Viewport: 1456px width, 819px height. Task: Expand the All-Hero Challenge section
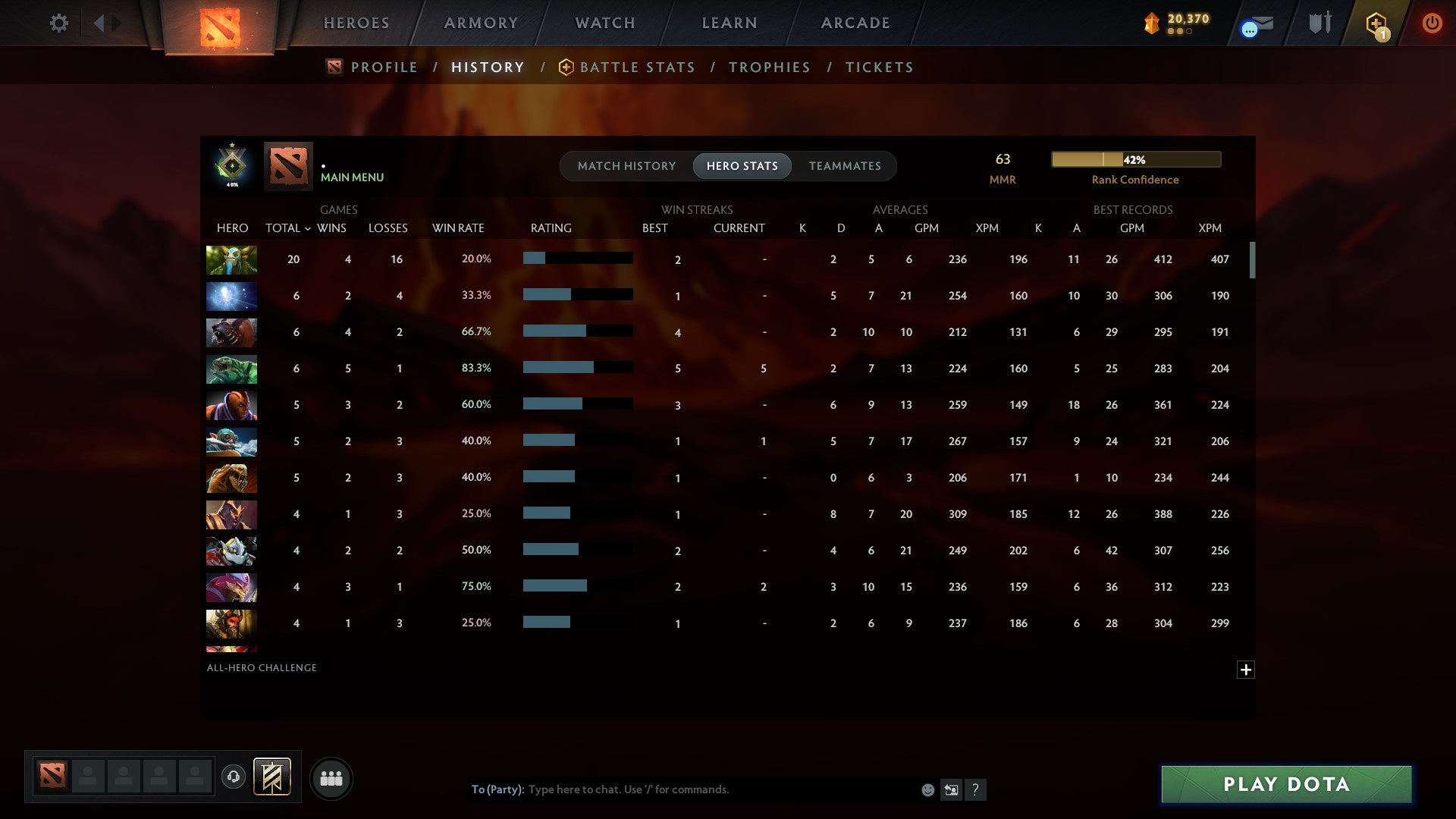[1246, 670]
